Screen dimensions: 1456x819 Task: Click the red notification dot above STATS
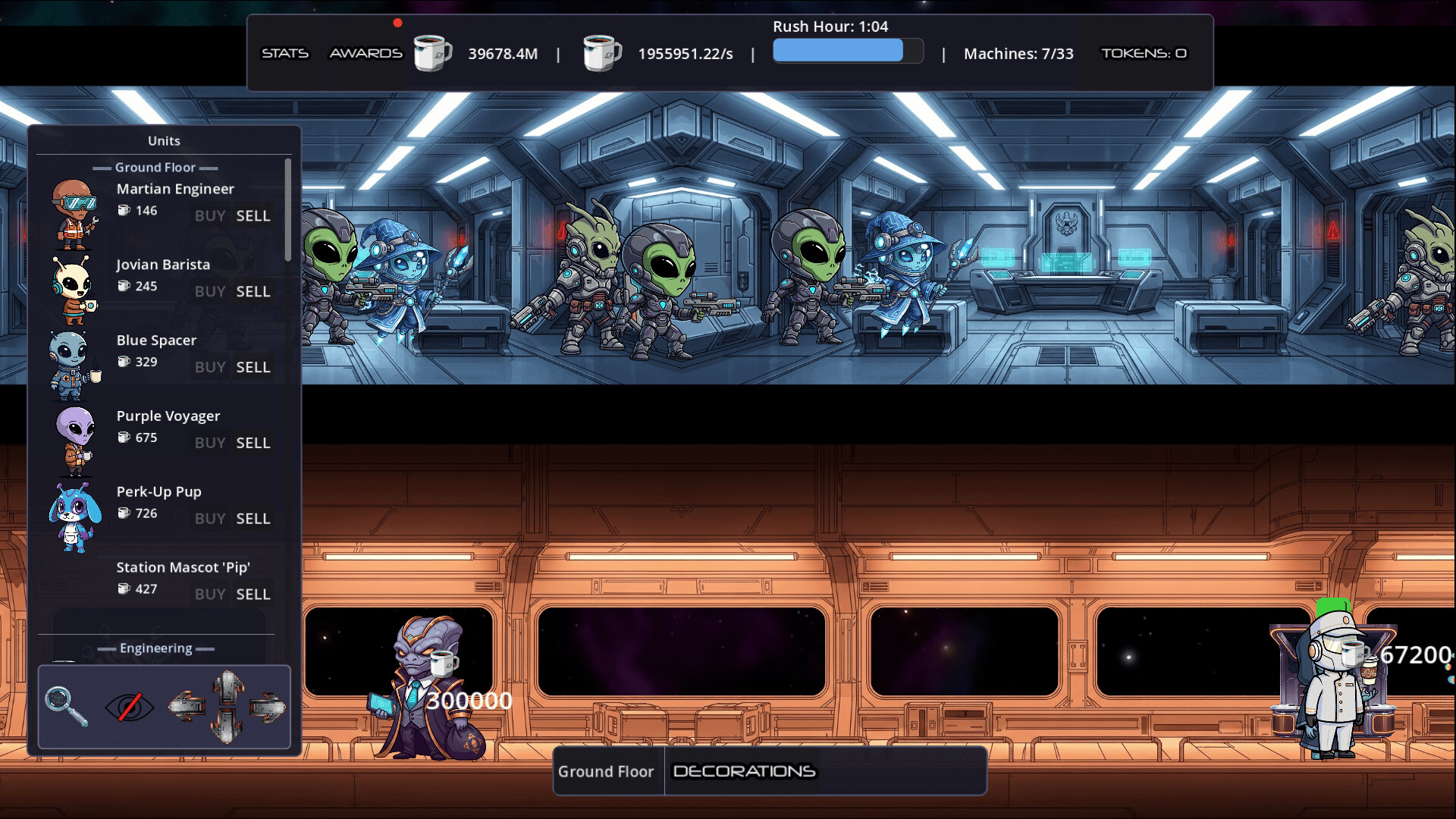[x=396, y=23]
